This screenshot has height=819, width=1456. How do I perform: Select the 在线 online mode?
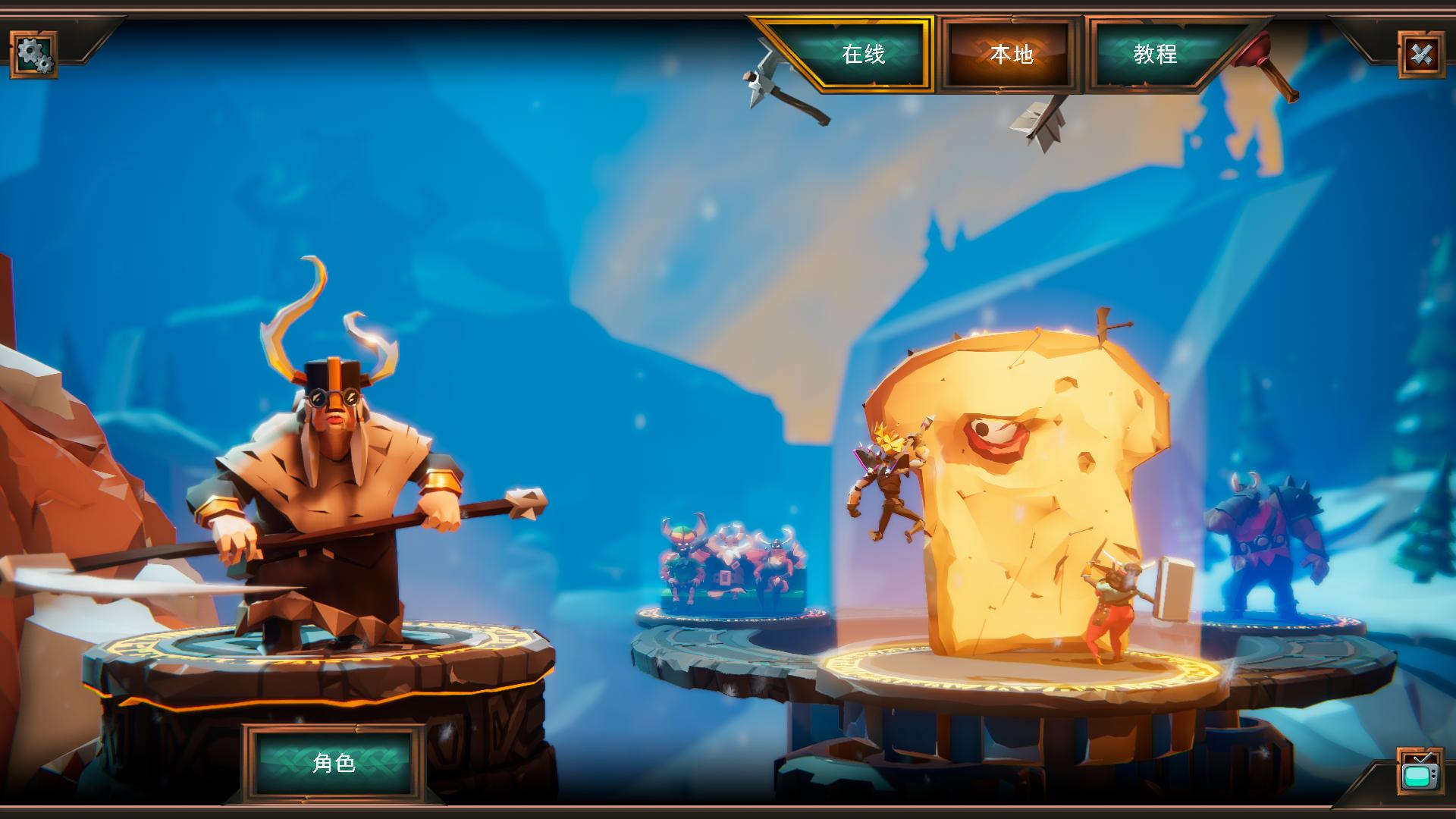pyautogui.click(x=862, y=54)
